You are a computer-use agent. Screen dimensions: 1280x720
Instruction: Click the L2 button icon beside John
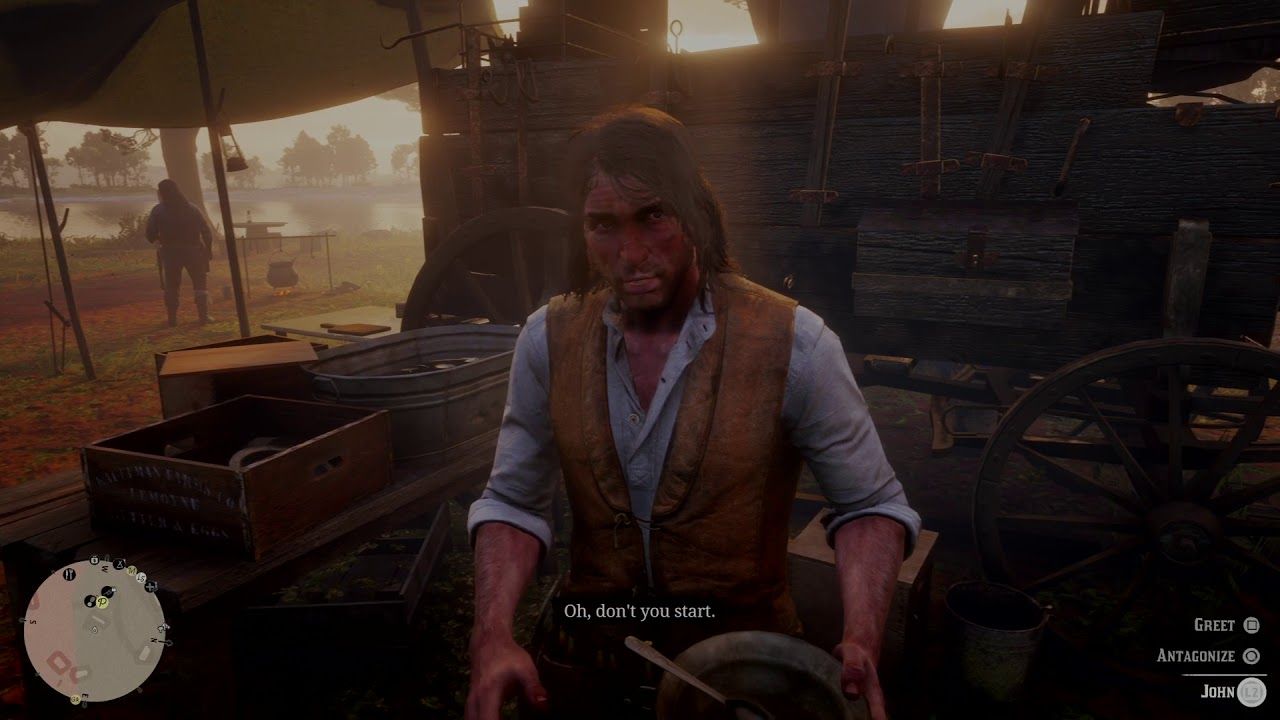click(x=1252, y=690)
